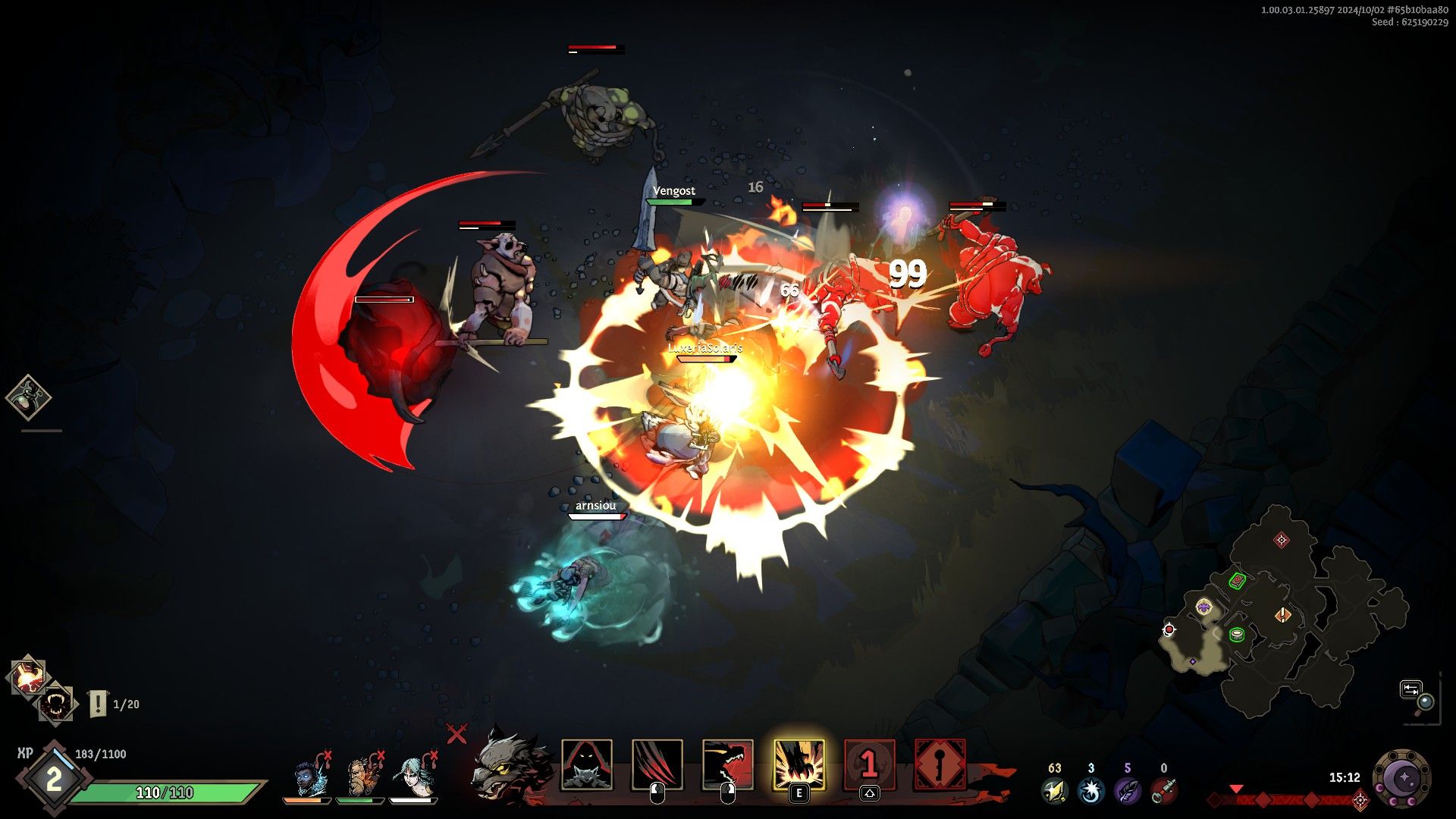Activate the ability slot showing red 1
Viewport: 1456px width, 819px height.
coord(869,765)
